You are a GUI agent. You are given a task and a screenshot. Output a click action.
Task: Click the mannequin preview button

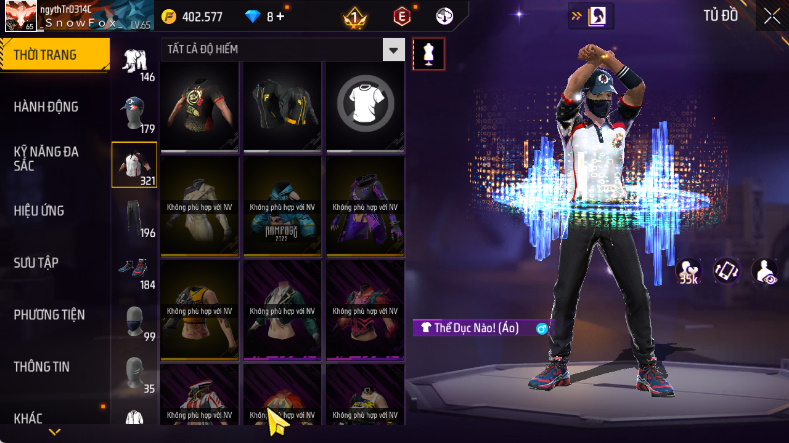point(429,52)
